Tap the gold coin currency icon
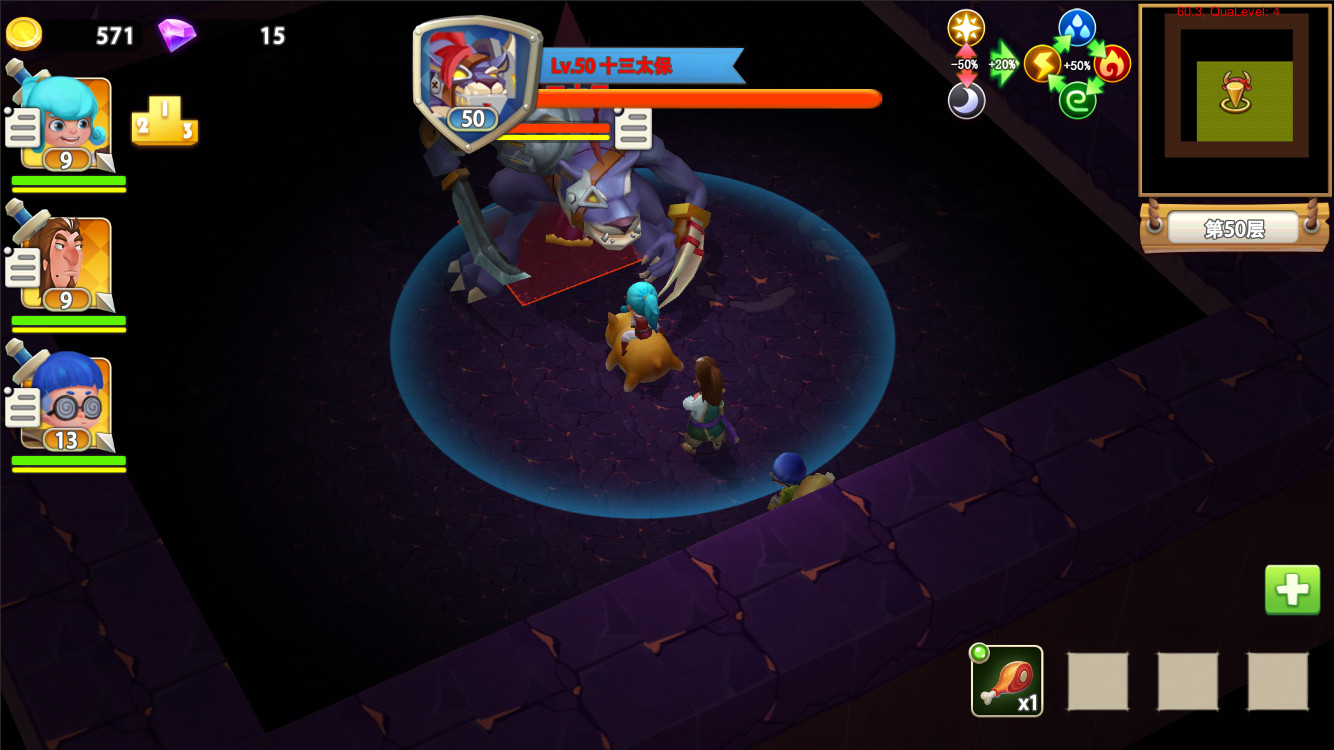This screenshot has height=750, width=1334. coord(22,33)
